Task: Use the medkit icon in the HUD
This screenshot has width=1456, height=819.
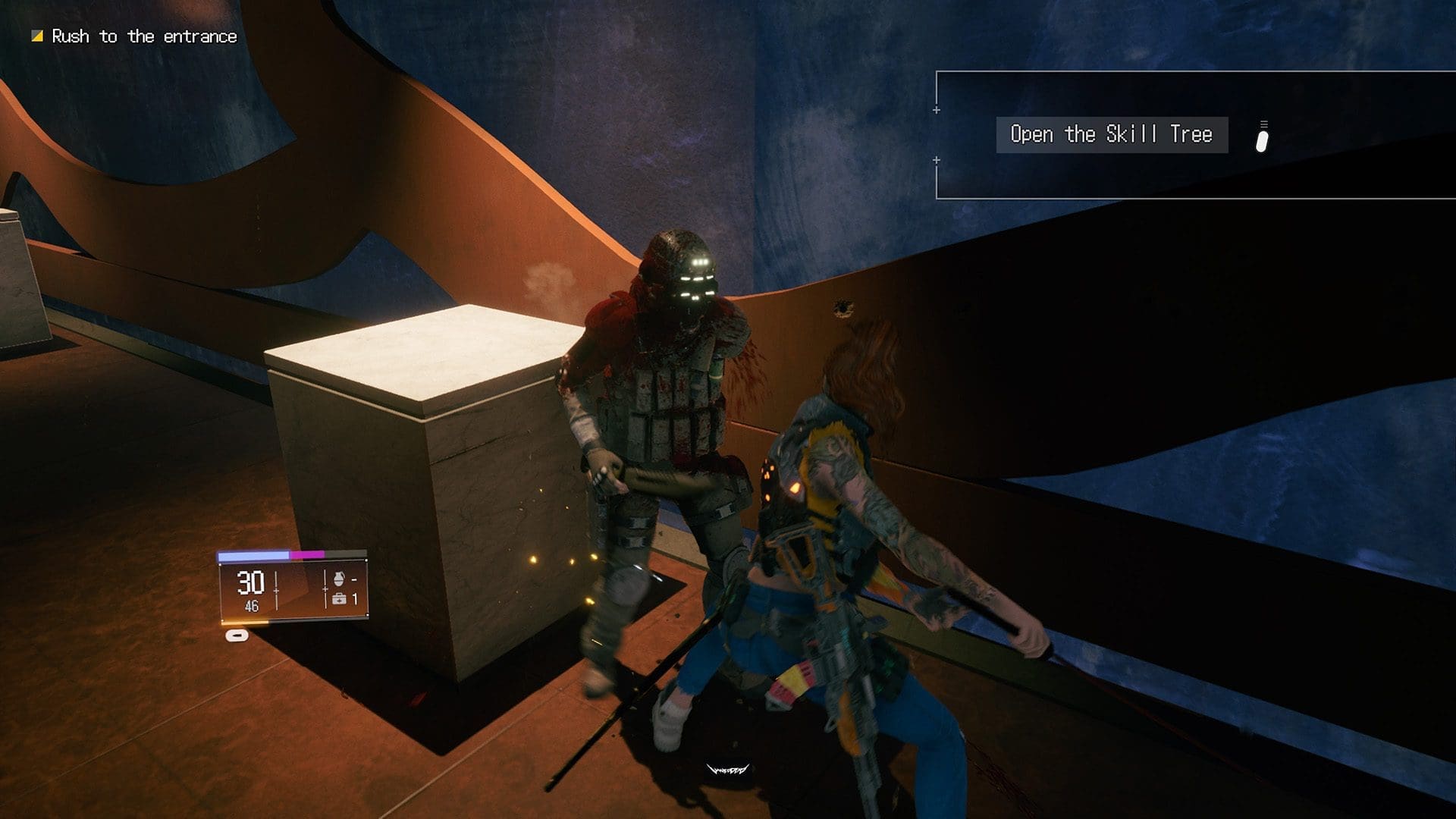Action: (339, 599)
